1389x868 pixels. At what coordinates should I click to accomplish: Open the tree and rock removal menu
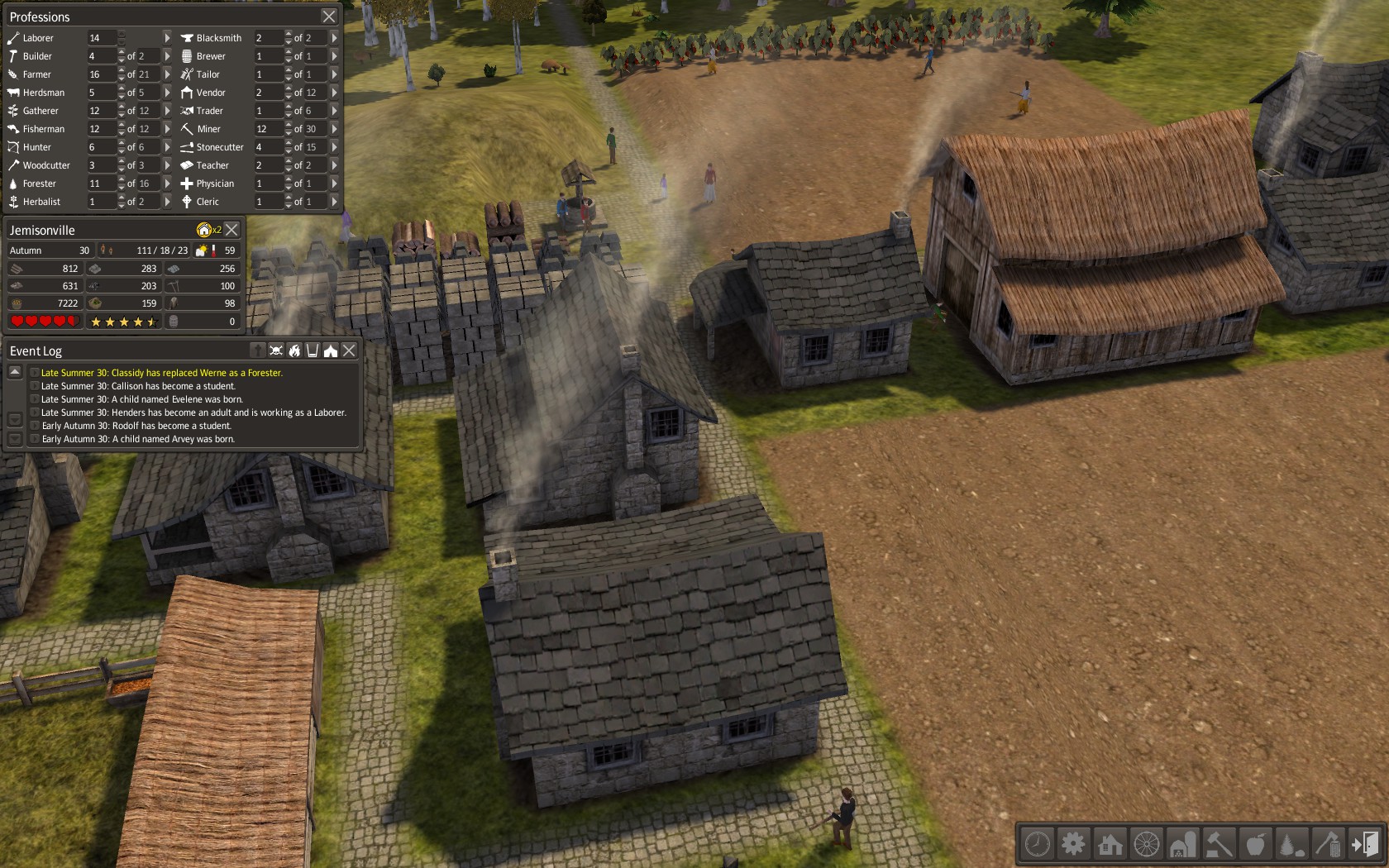coord(1291,844)
